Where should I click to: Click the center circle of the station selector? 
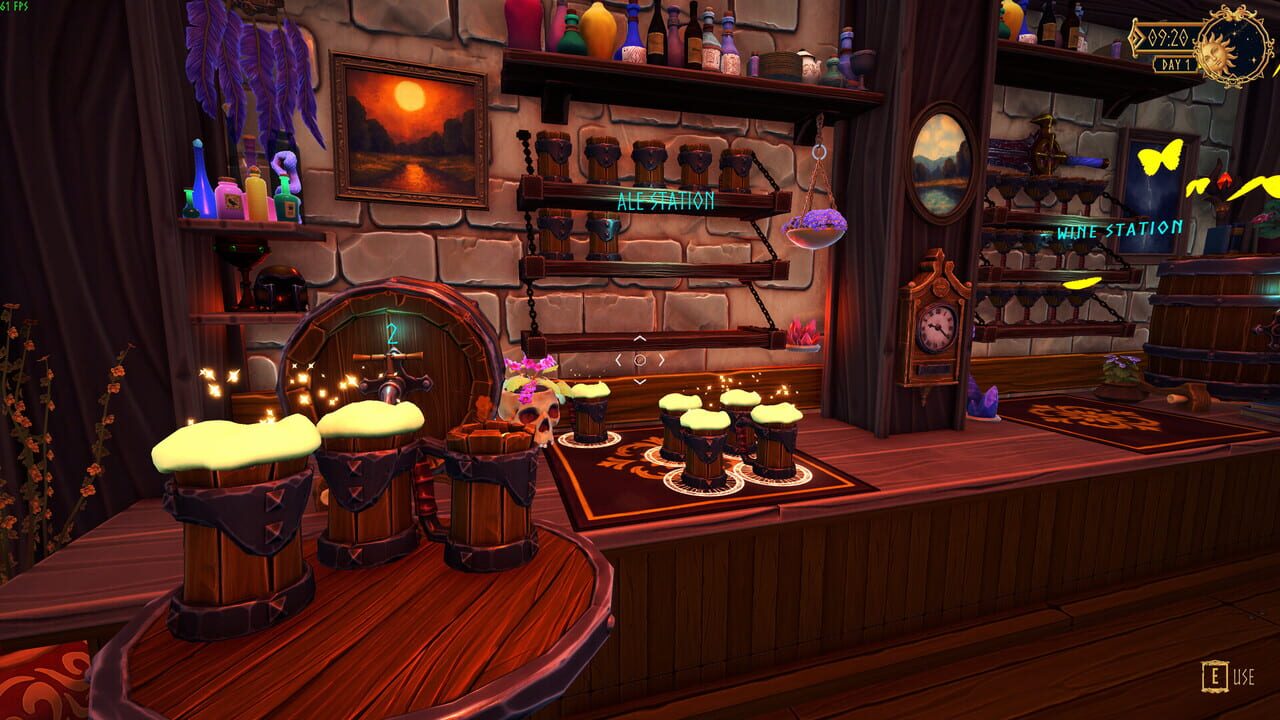[x=639, y=360]
